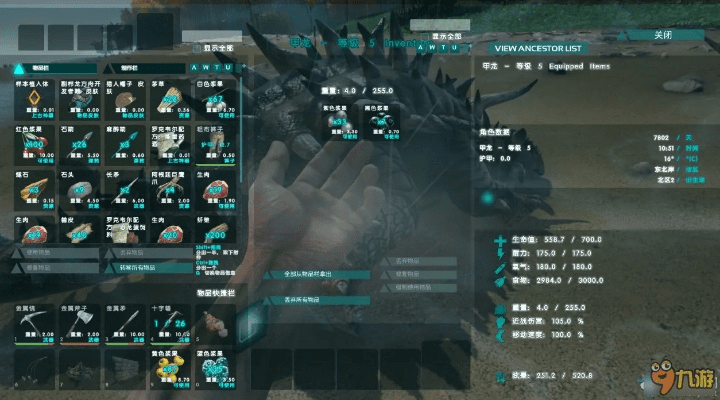
Task: Close the inventory with 关闭 button
Action: point(662,35)
